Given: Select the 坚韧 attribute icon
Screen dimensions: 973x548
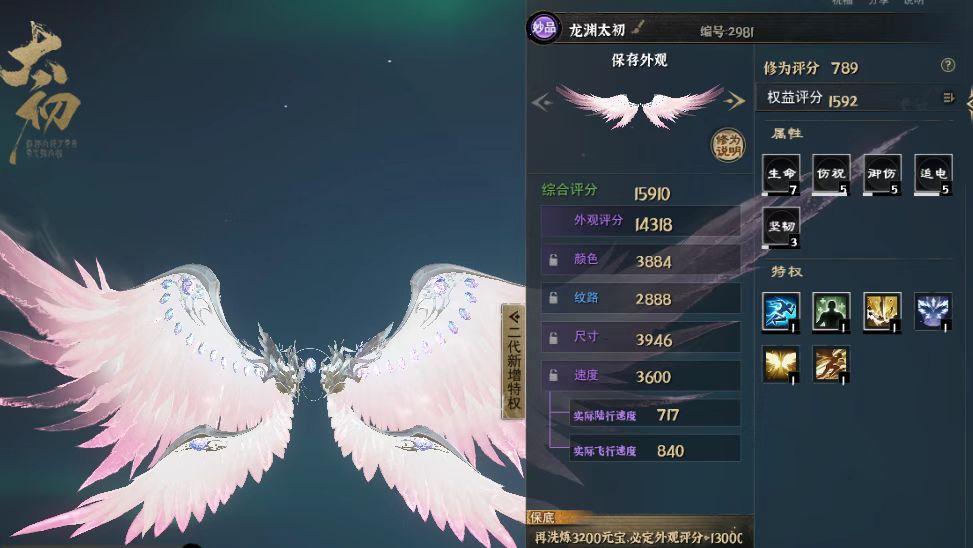Looking at the screenshot, I should coord(781,227).
